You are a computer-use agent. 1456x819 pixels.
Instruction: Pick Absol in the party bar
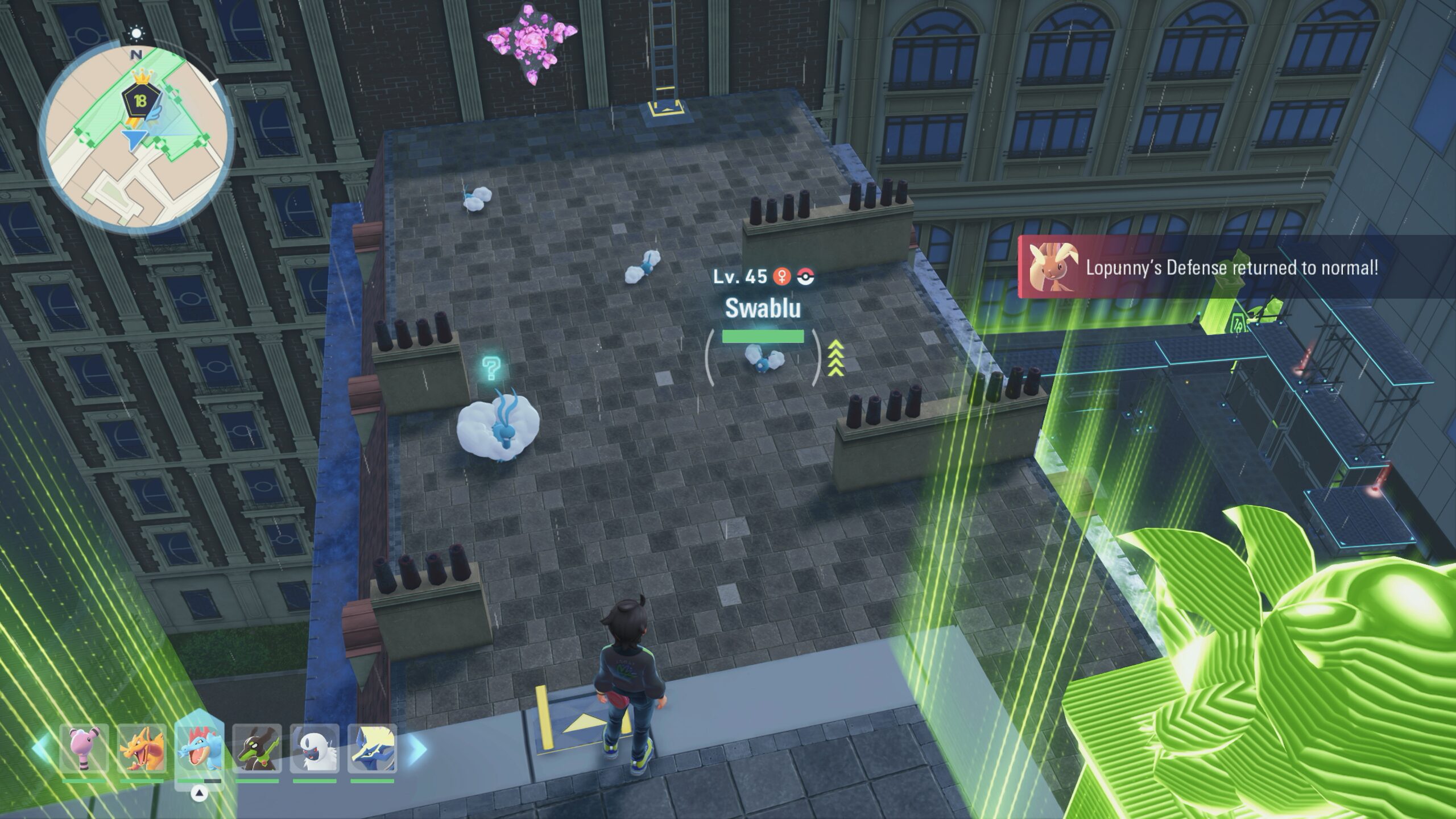(x=315, y=747)
